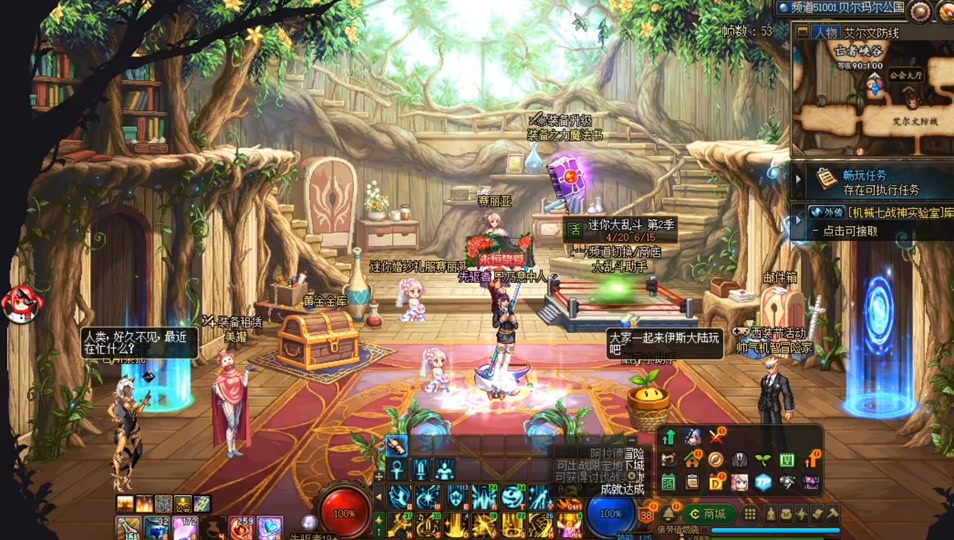Select the 人物 tab on minimap panel
This screenshot has width=954, height=540.
pyautogui.click(x=825, y=33)
